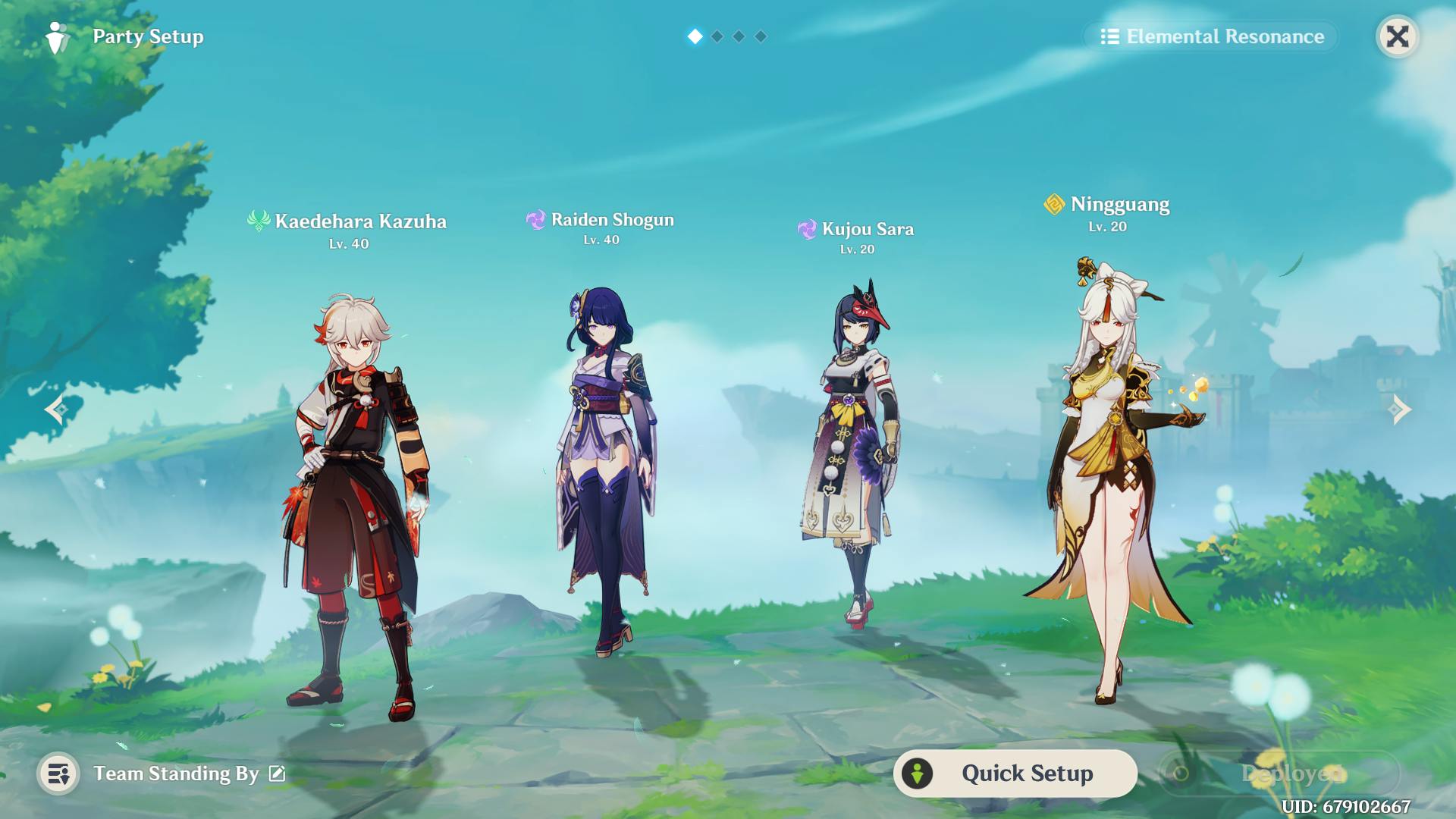Image resolution: width=1456 pixels, height=819 pixels.
Task: Switch to the second party page dot
Action: 717,36
